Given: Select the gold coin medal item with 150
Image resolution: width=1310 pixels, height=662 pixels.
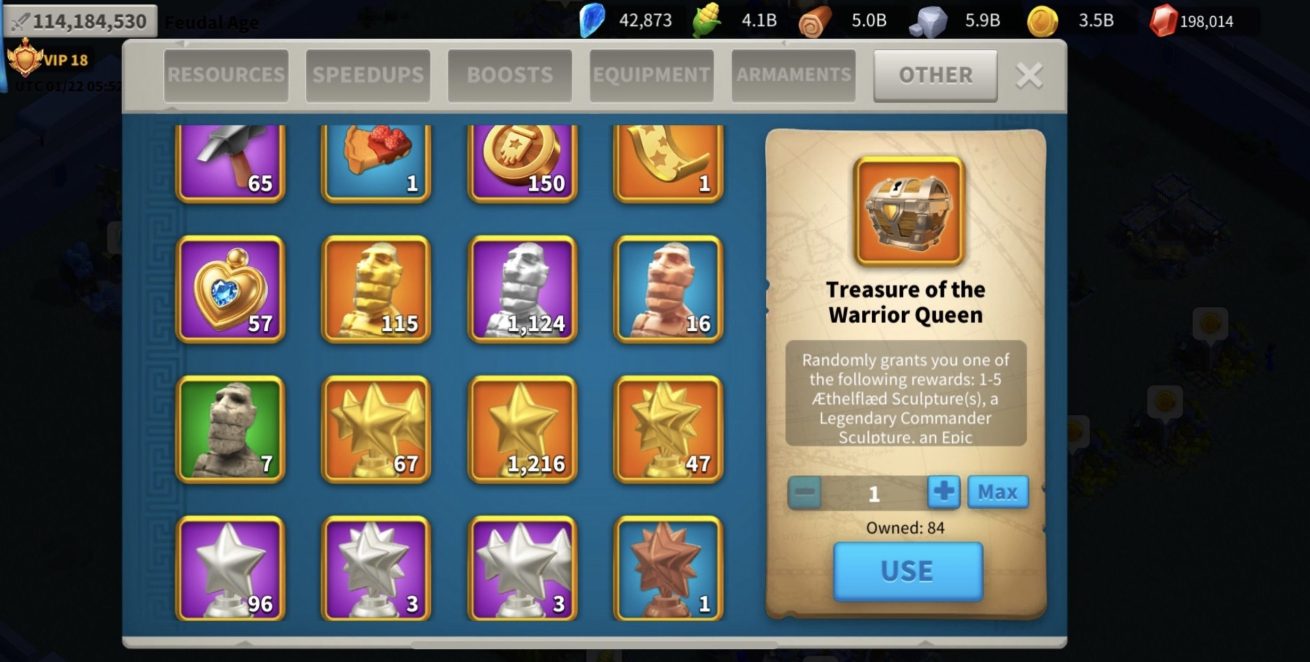Looking at the screenshot, I should tap(522, 160).
